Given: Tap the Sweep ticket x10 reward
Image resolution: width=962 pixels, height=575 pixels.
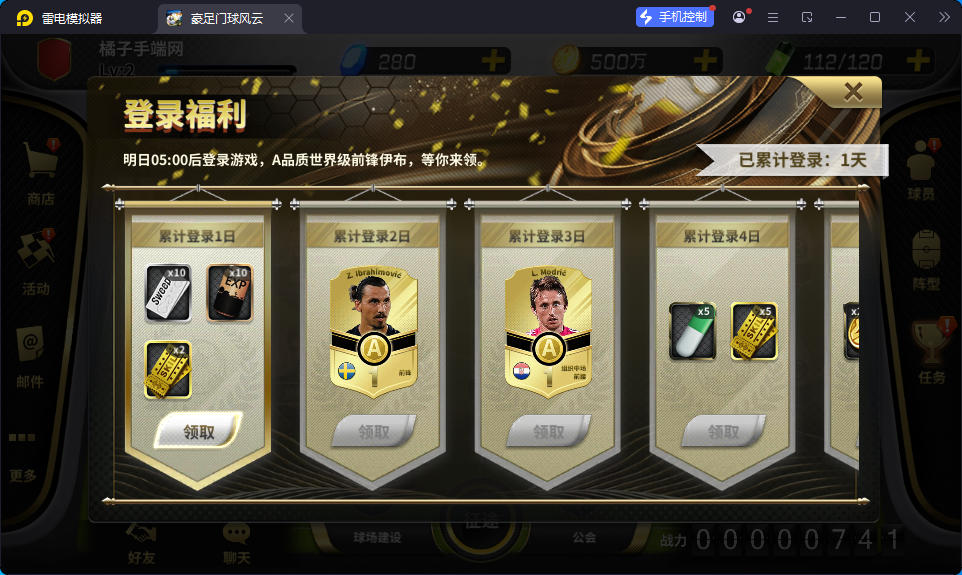Looking at the screenshot, I should [167, 293].
